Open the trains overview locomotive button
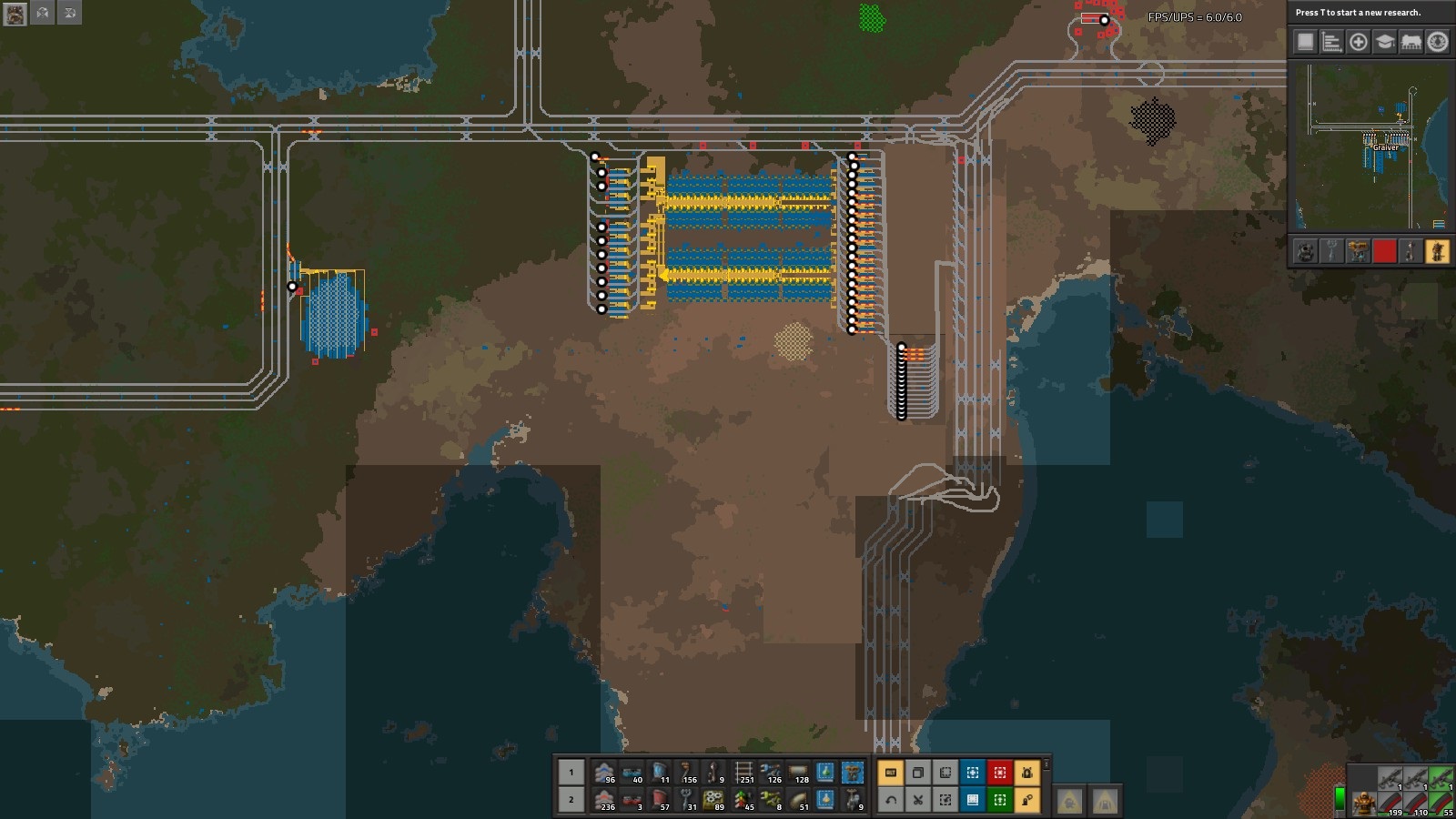 point(1410,42)
